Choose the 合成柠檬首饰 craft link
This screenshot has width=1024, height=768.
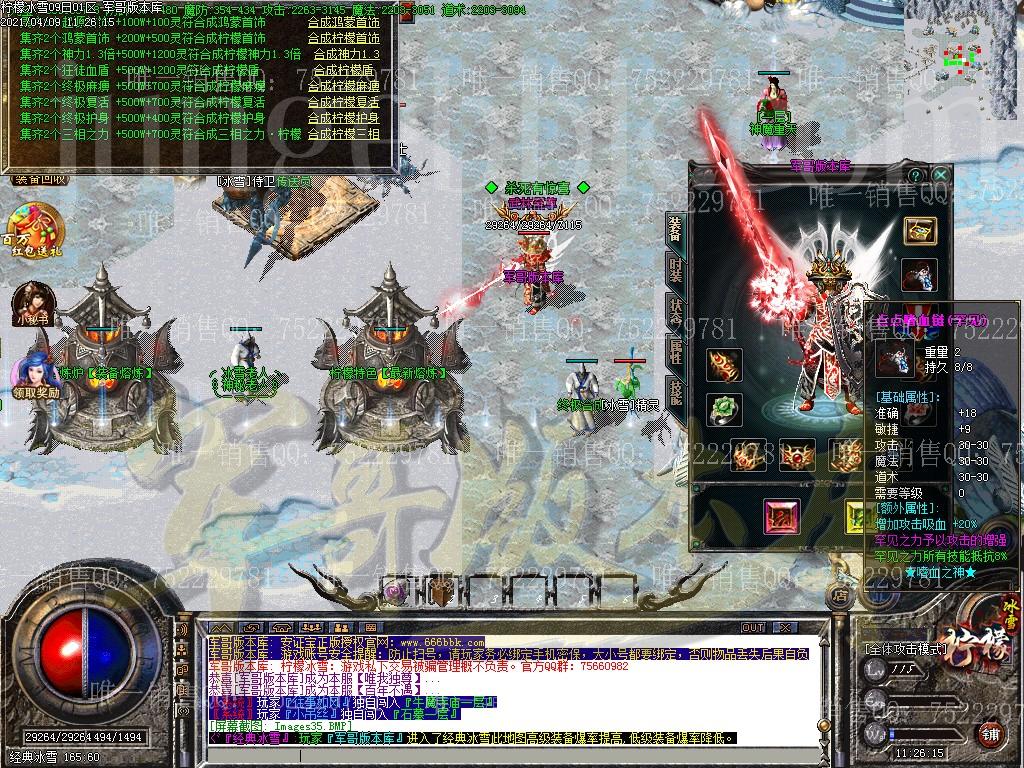[343, 38]
